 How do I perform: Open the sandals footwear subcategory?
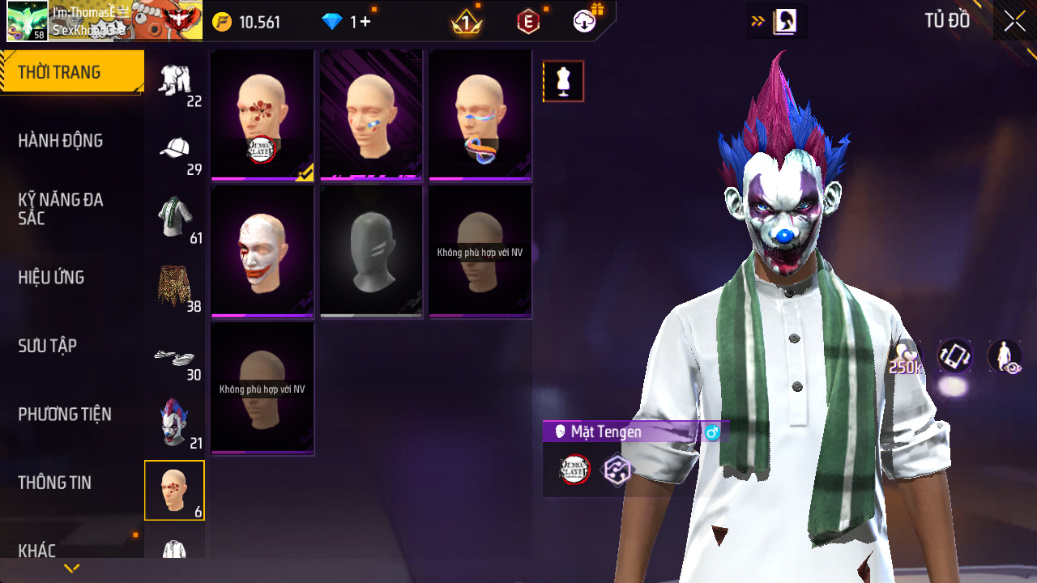[x=175, y=357]
